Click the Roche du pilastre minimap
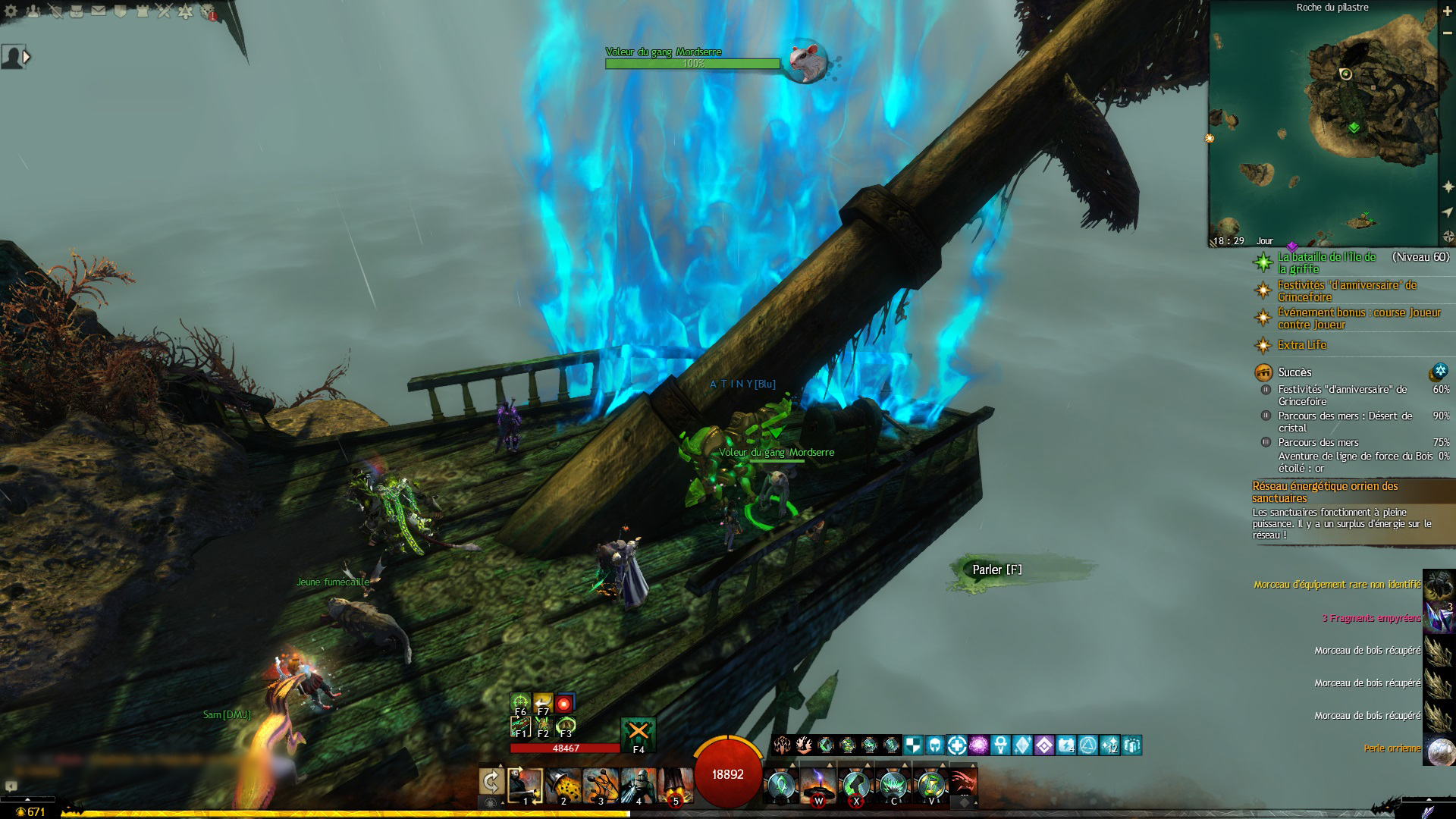Image resolution: width=1456 pixels, height=819 pixels. point(1323,125)
